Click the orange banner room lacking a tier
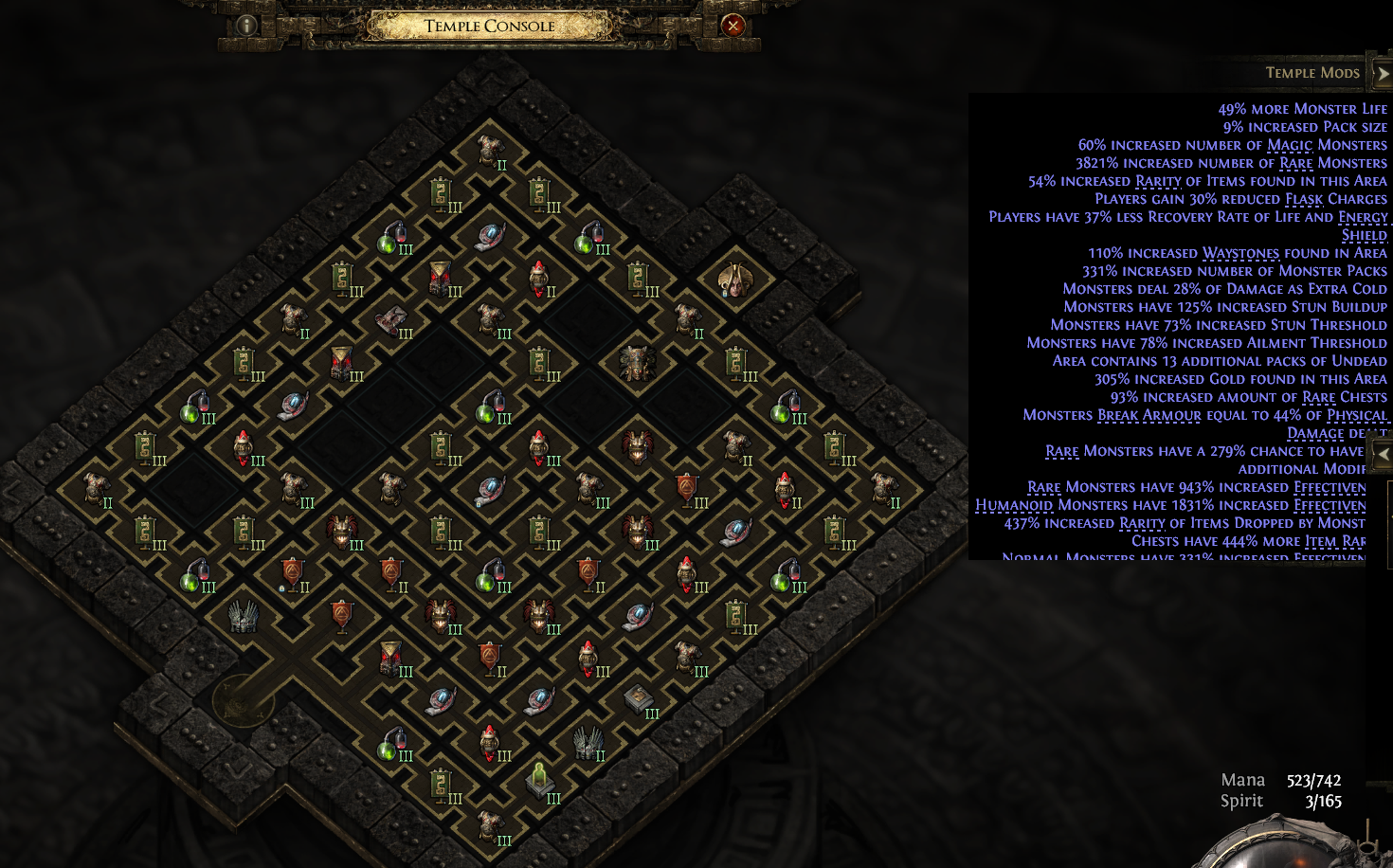This screenshot has width=1393, height=868. coord(342,615)
